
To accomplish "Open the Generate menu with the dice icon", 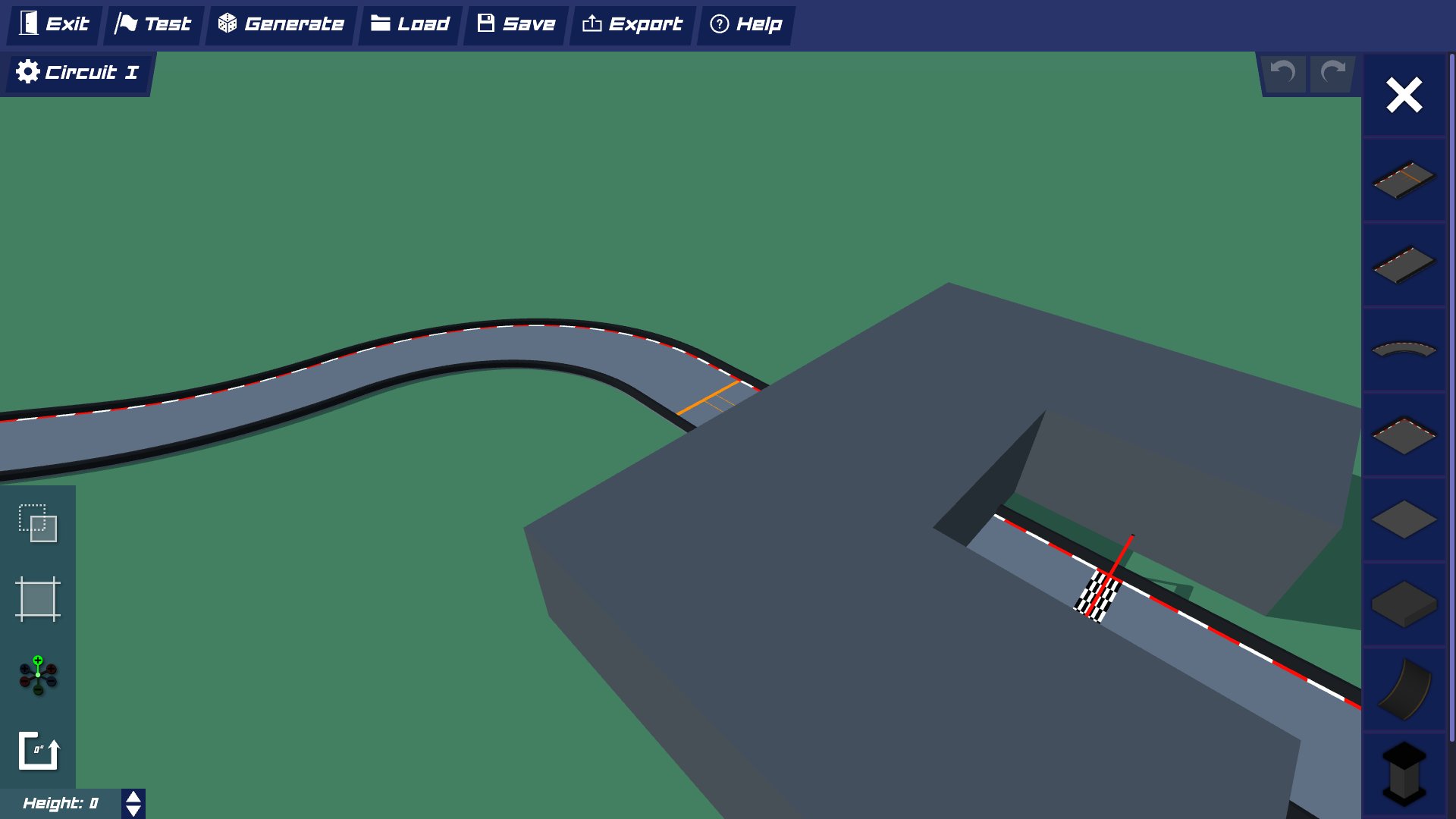I will [280, 24].
